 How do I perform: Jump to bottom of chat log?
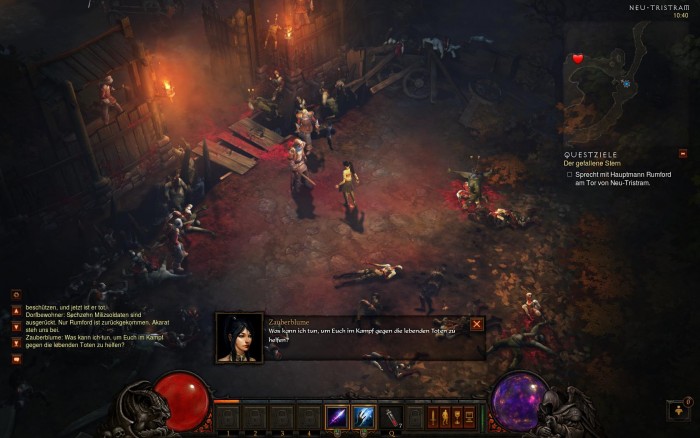point(16,342)
